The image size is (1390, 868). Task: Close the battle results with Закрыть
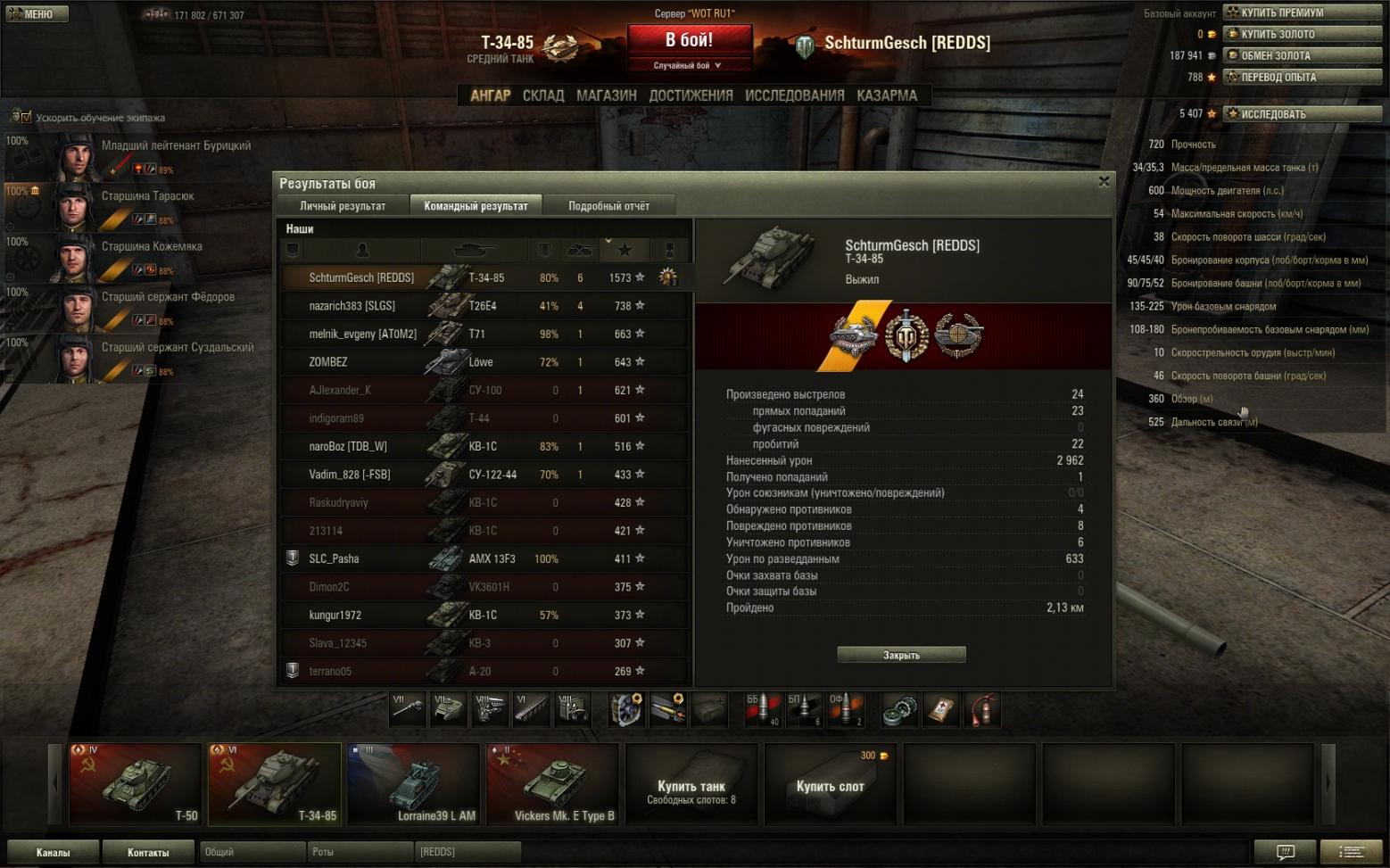click(x=901, y=655)
